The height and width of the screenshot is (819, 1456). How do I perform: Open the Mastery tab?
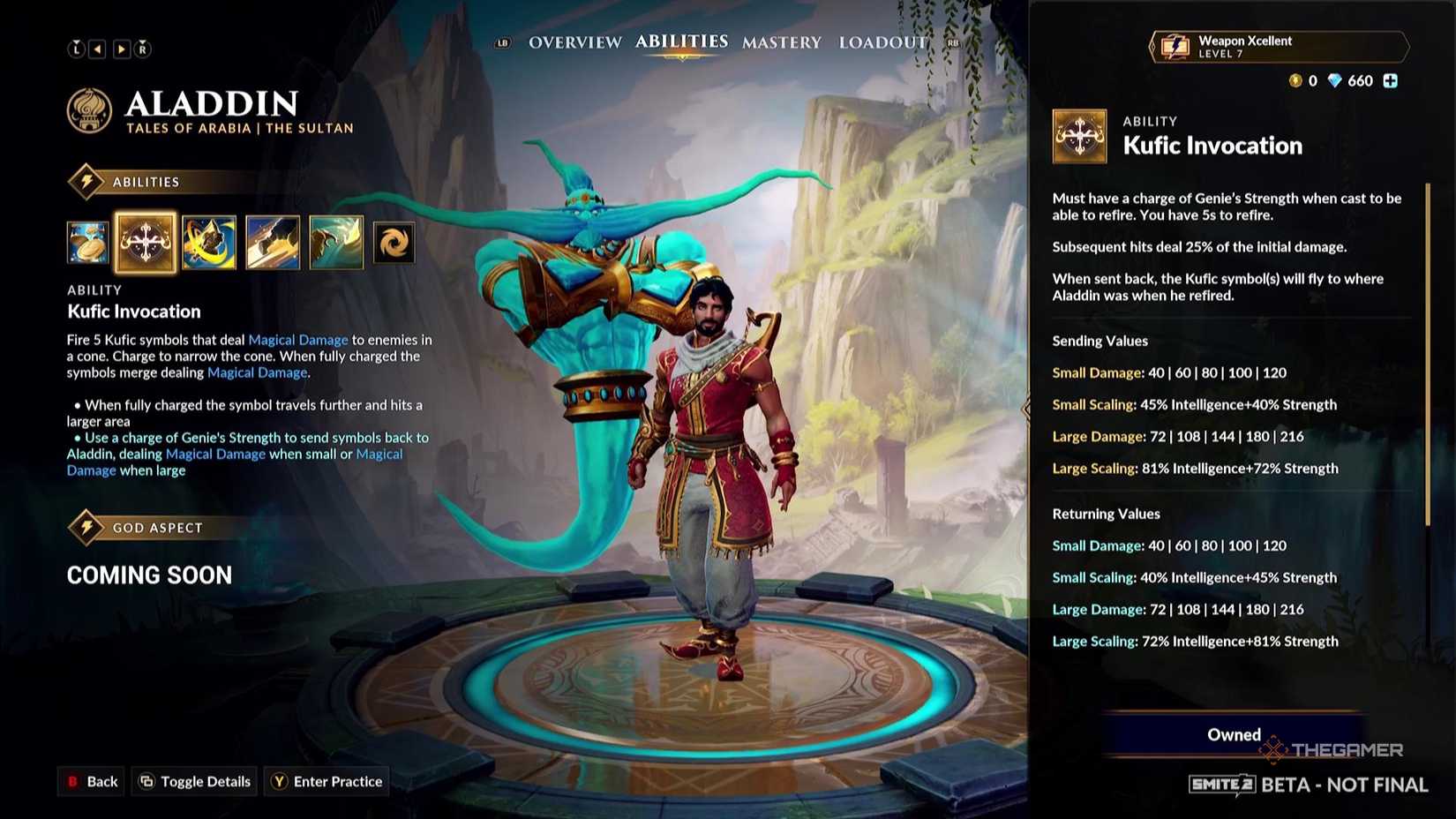pos(781,41)
